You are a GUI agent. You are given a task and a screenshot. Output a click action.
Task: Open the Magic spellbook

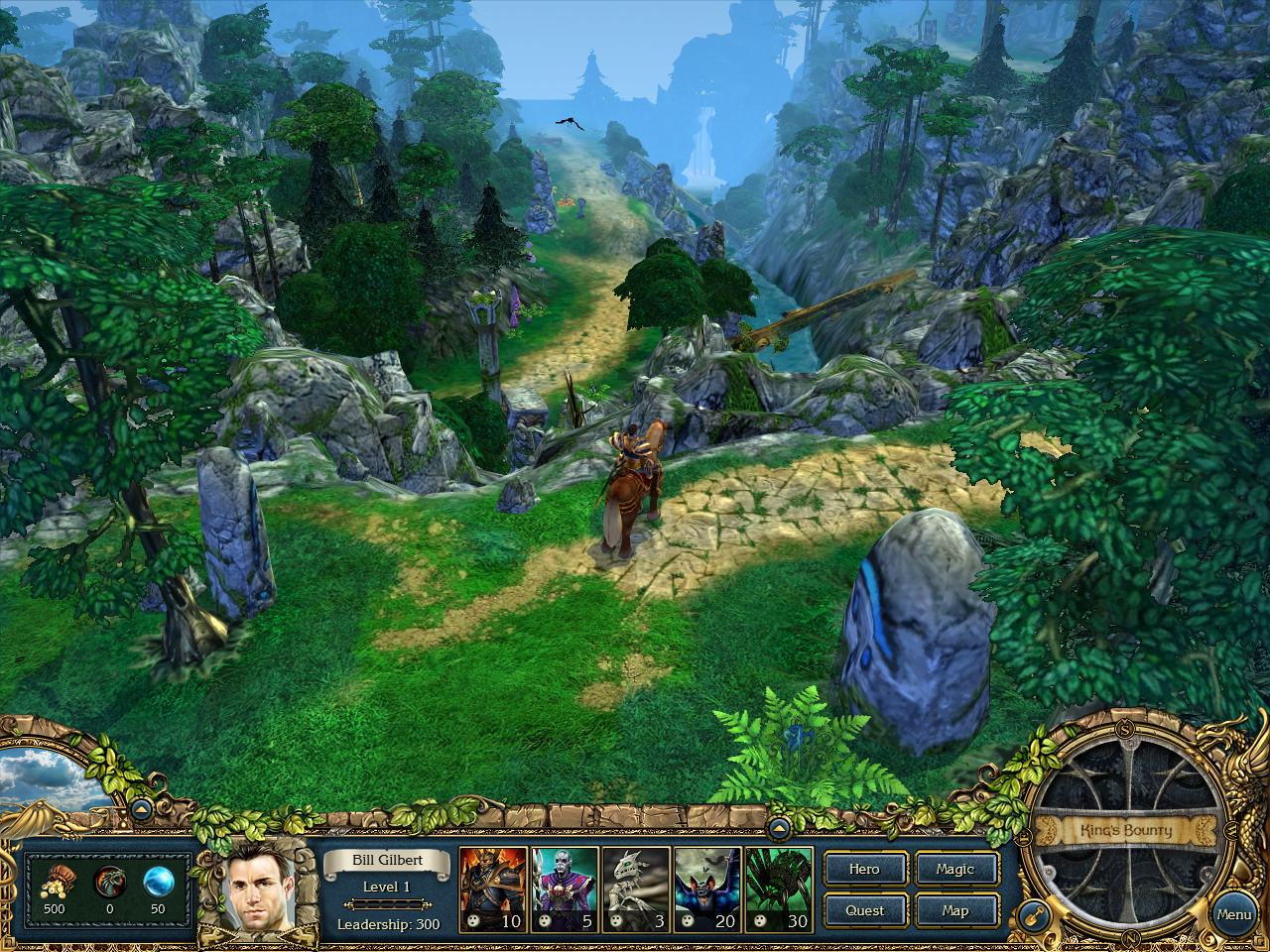pyautogui.click(x=954, y=869)
